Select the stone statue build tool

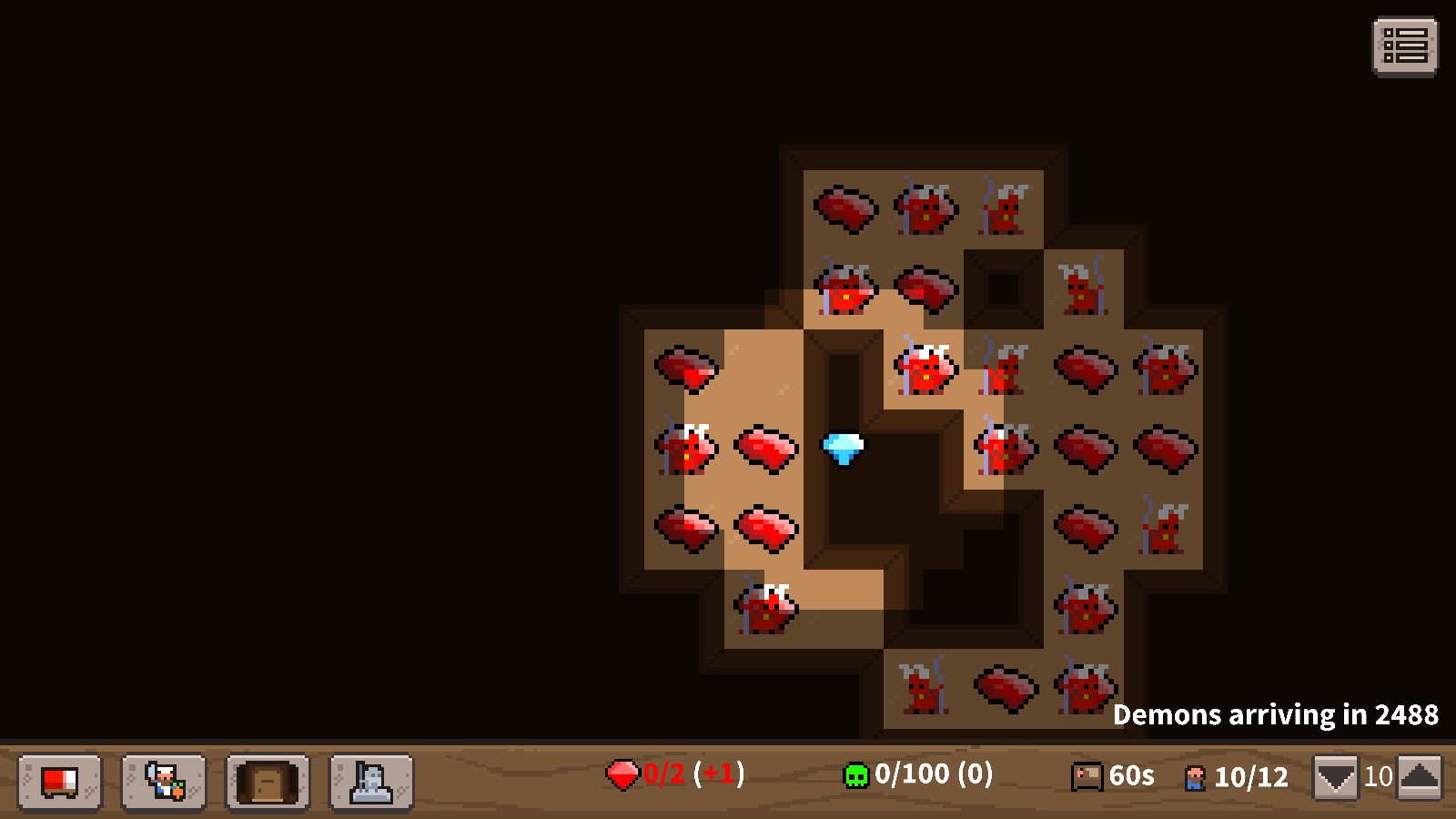coord(370,781)
